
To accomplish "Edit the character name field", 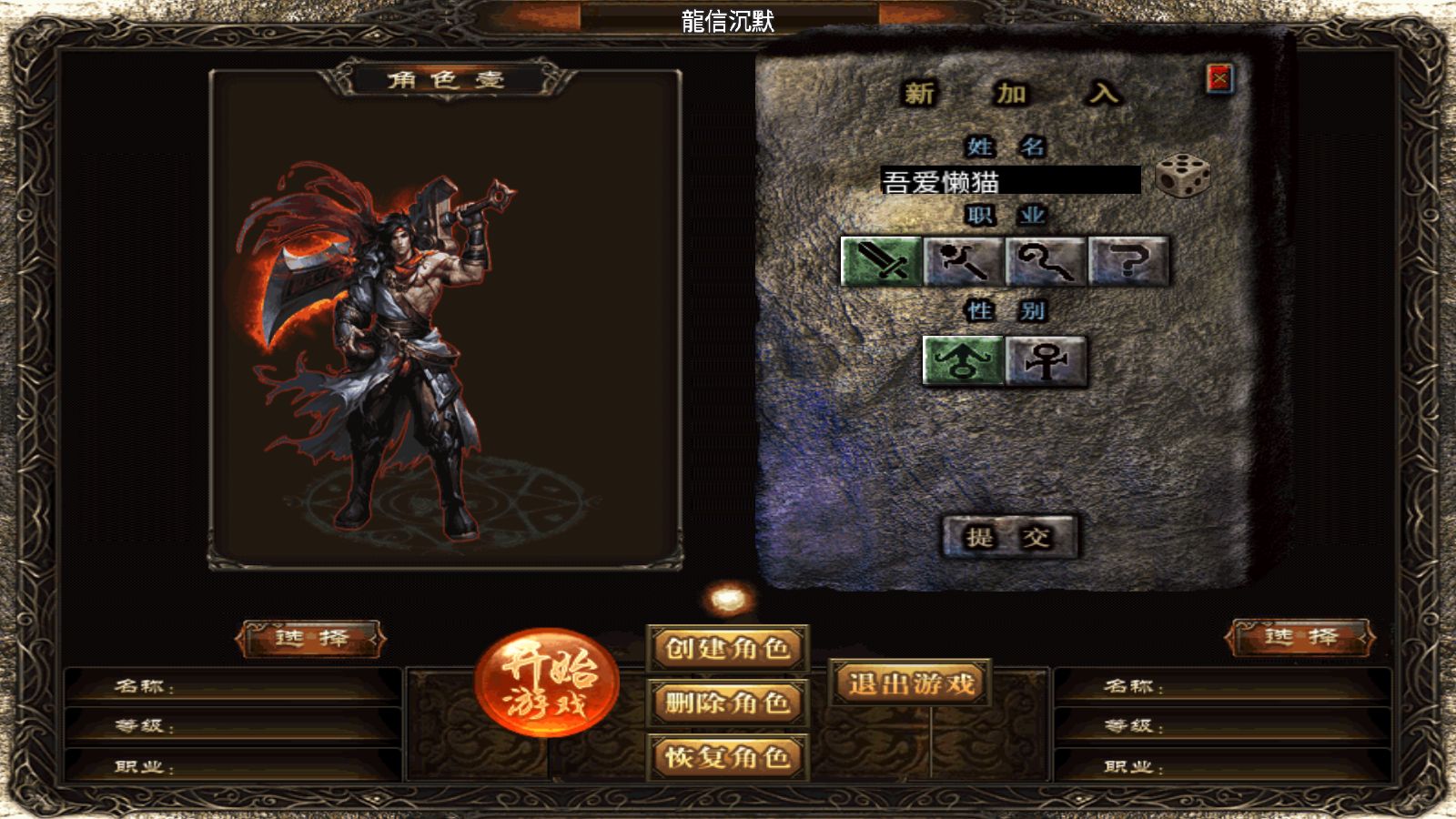I will click(x=1010, y=180).
